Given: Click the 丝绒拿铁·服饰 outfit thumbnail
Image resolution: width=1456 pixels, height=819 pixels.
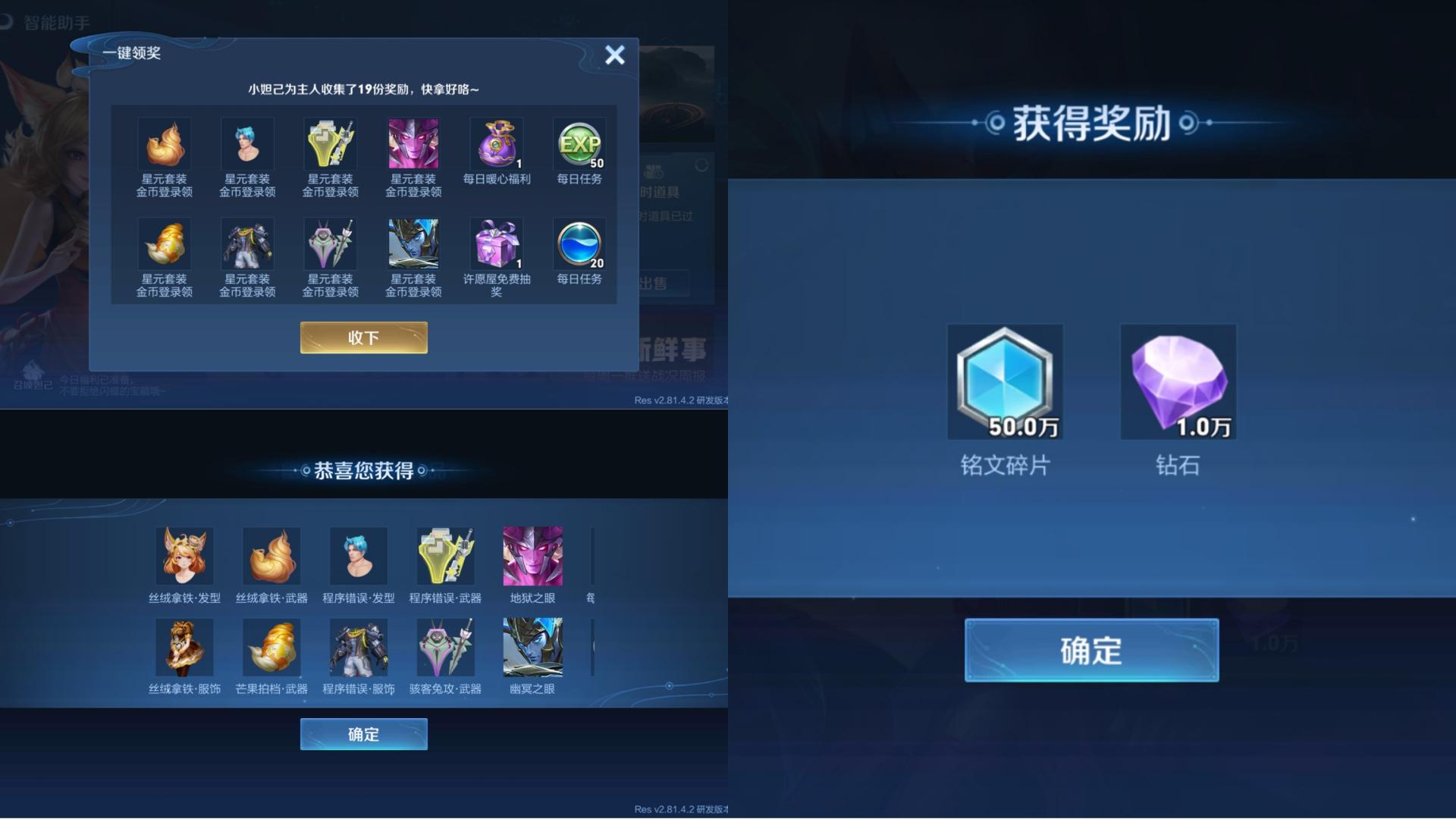Looking at the screenshot, I should (x=185, y=647).
